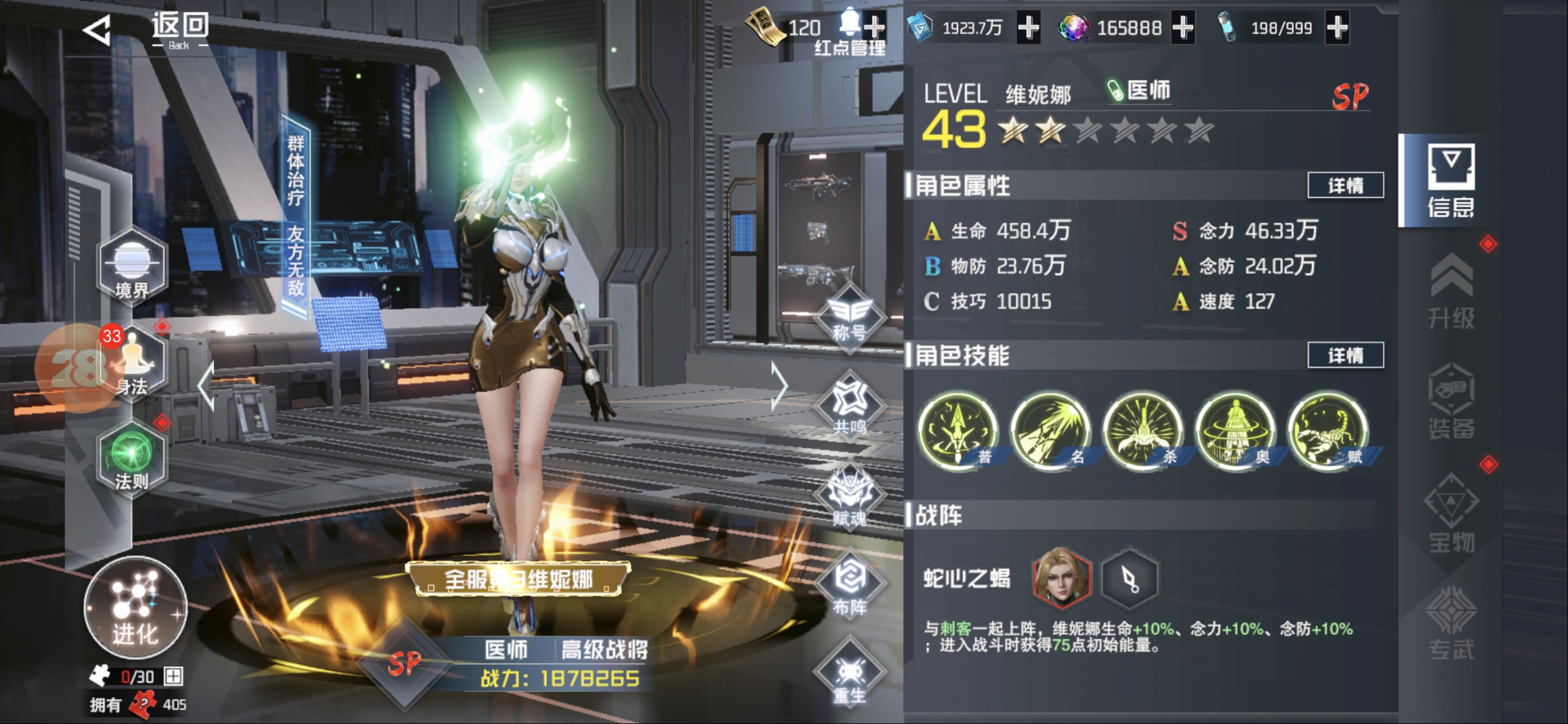1568x724 pixels.
Task: Switch to the 装备 equipment tab
Action: click(x=1451, y=402)
